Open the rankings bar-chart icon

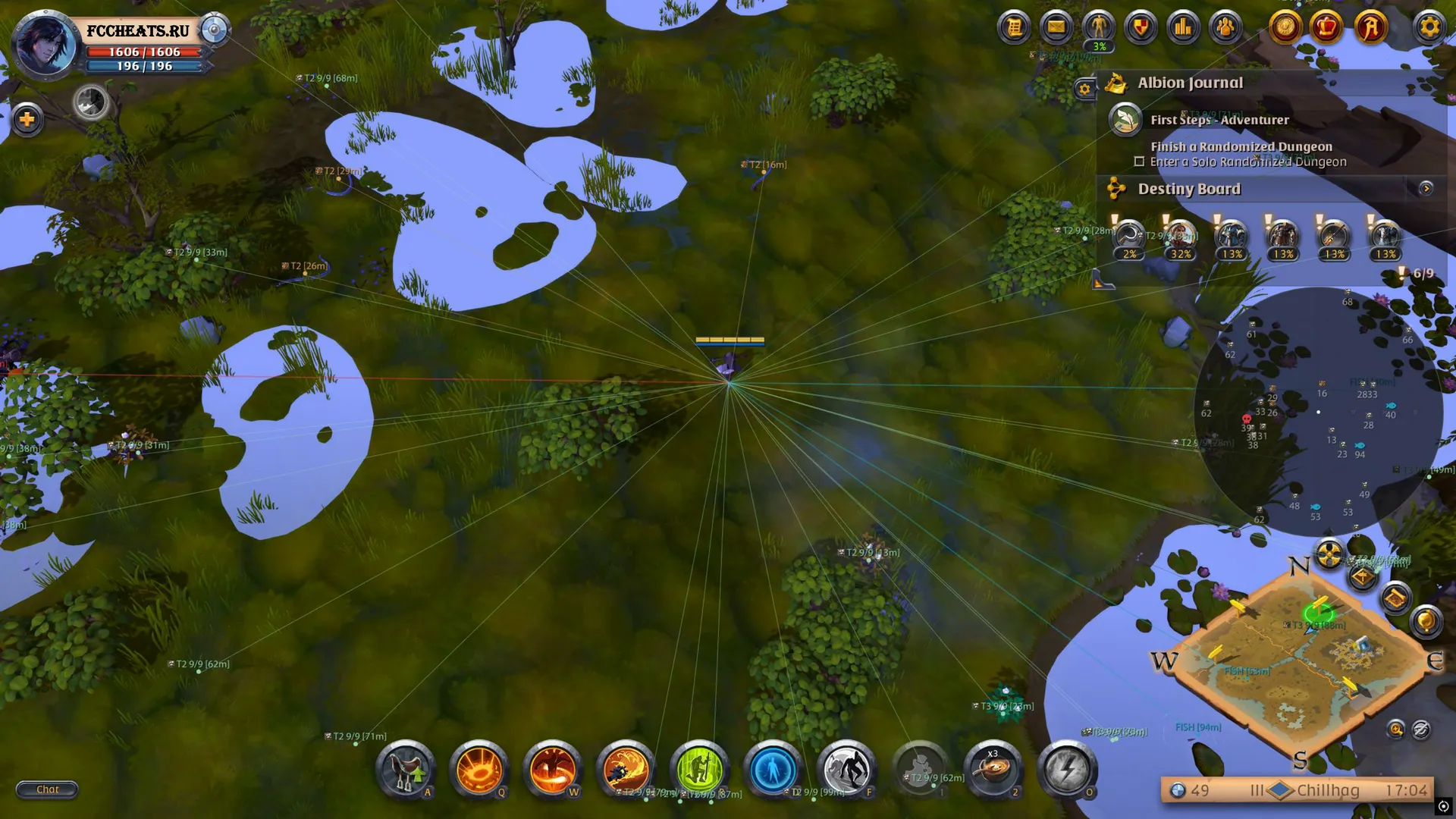[1183, 28]
